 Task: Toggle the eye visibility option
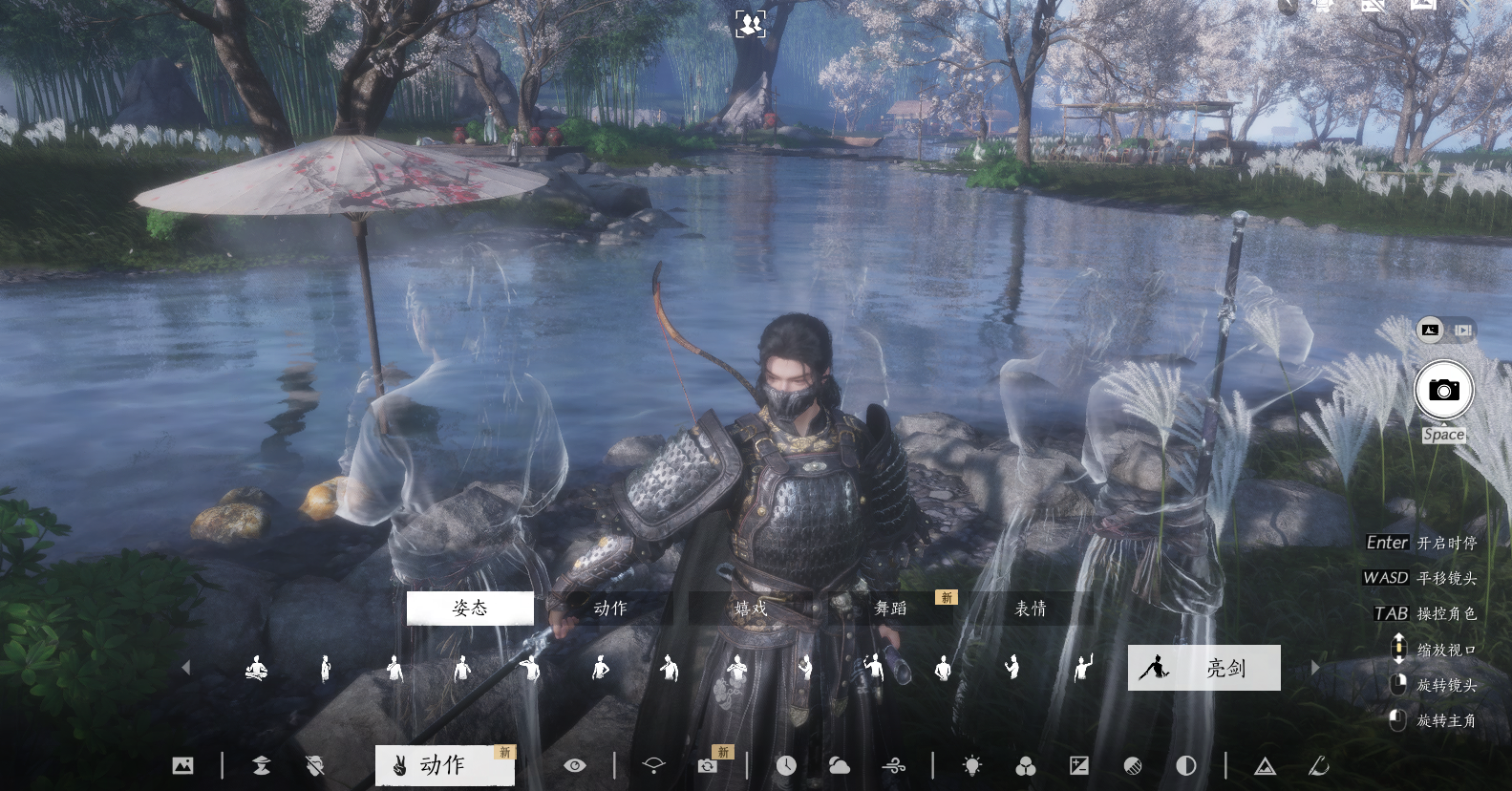(x=574, y=765)
